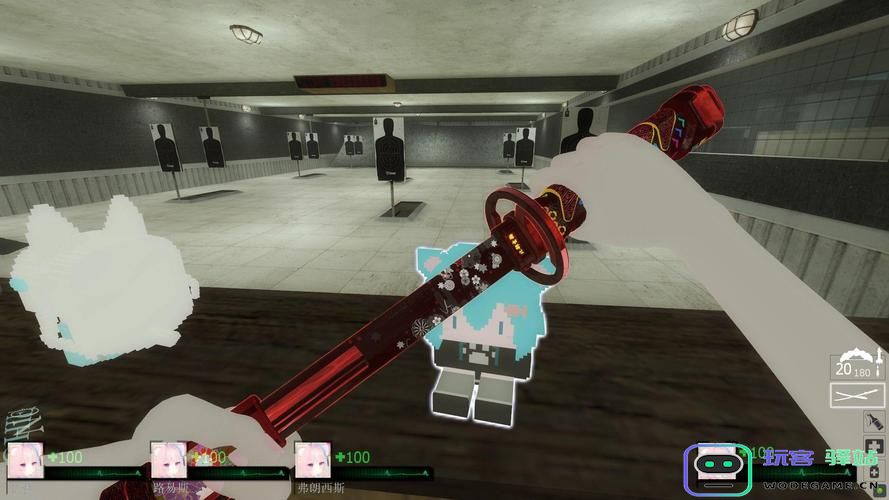Screen dimensions: 889x500
Task: Click teammate portrait labeled 弗朗西斯
Action: (x=313, y=458)
